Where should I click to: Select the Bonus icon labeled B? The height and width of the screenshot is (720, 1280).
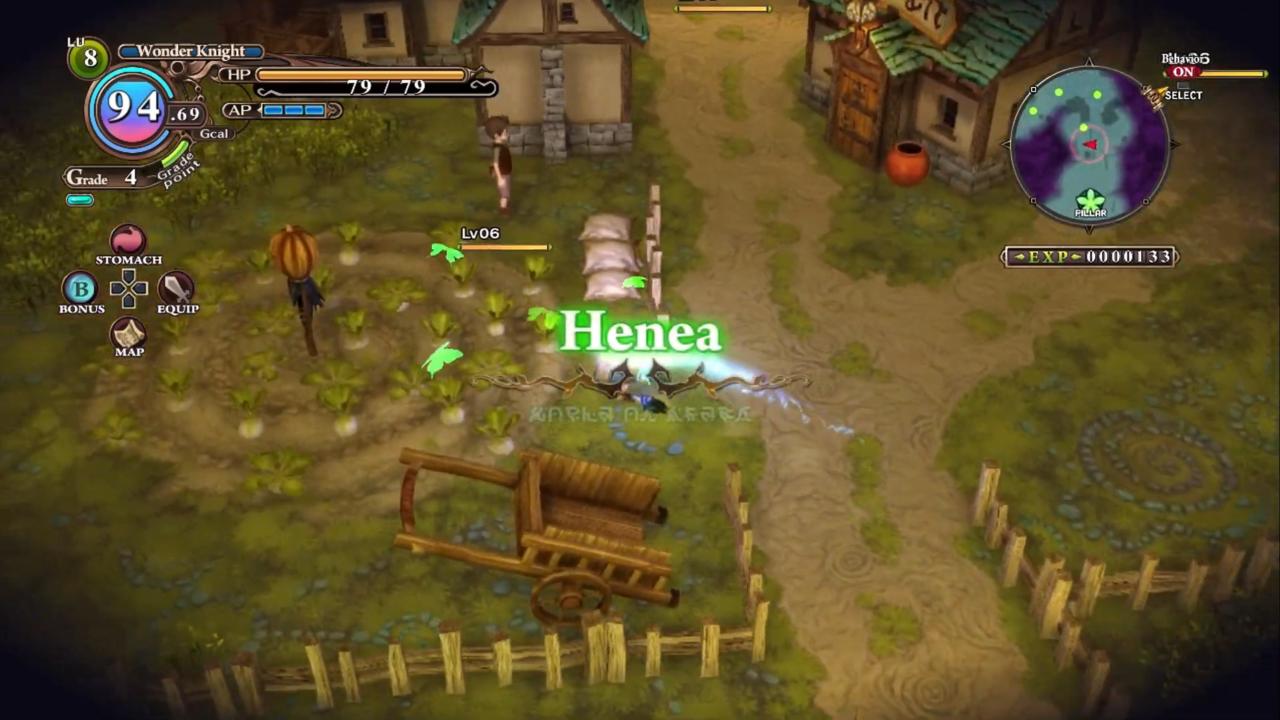[80, 290]
